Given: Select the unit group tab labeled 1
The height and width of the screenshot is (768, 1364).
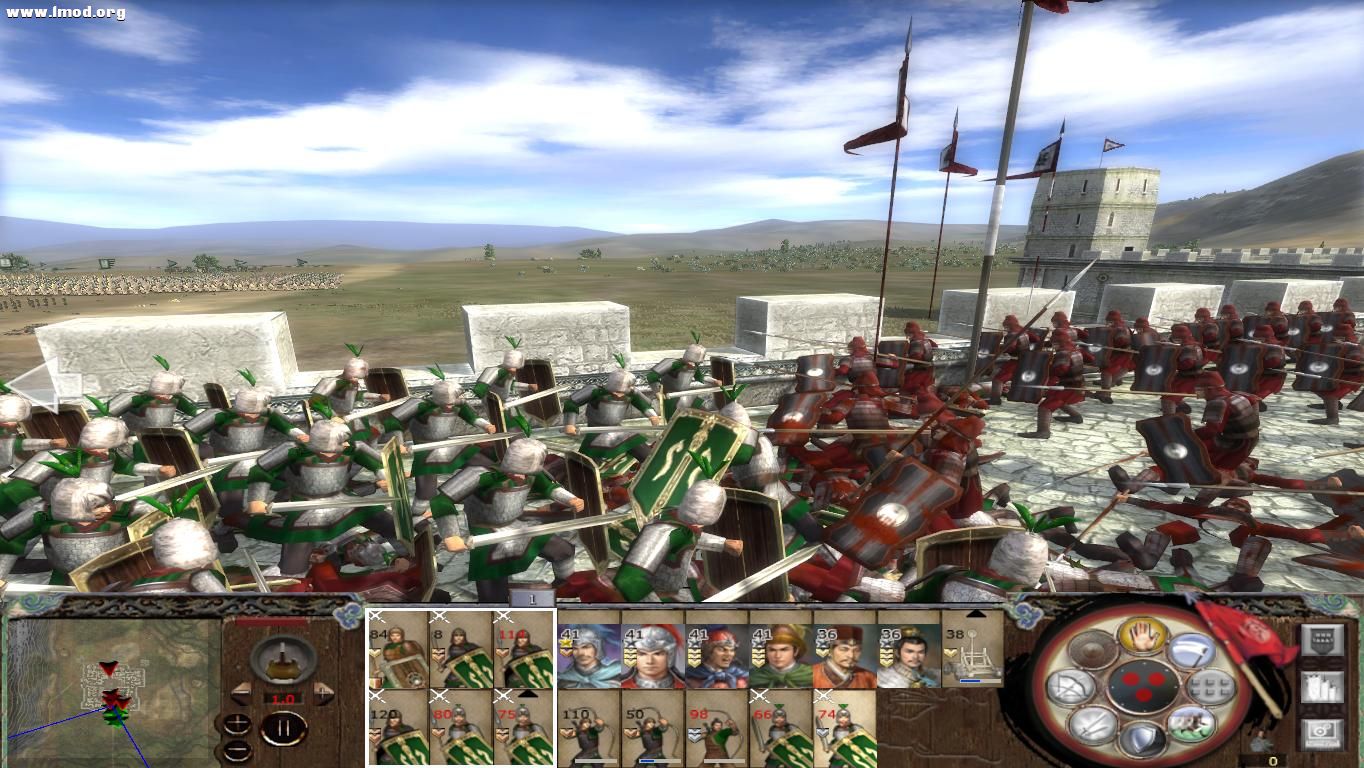Looking at the screenshot, I should (533, 598).
